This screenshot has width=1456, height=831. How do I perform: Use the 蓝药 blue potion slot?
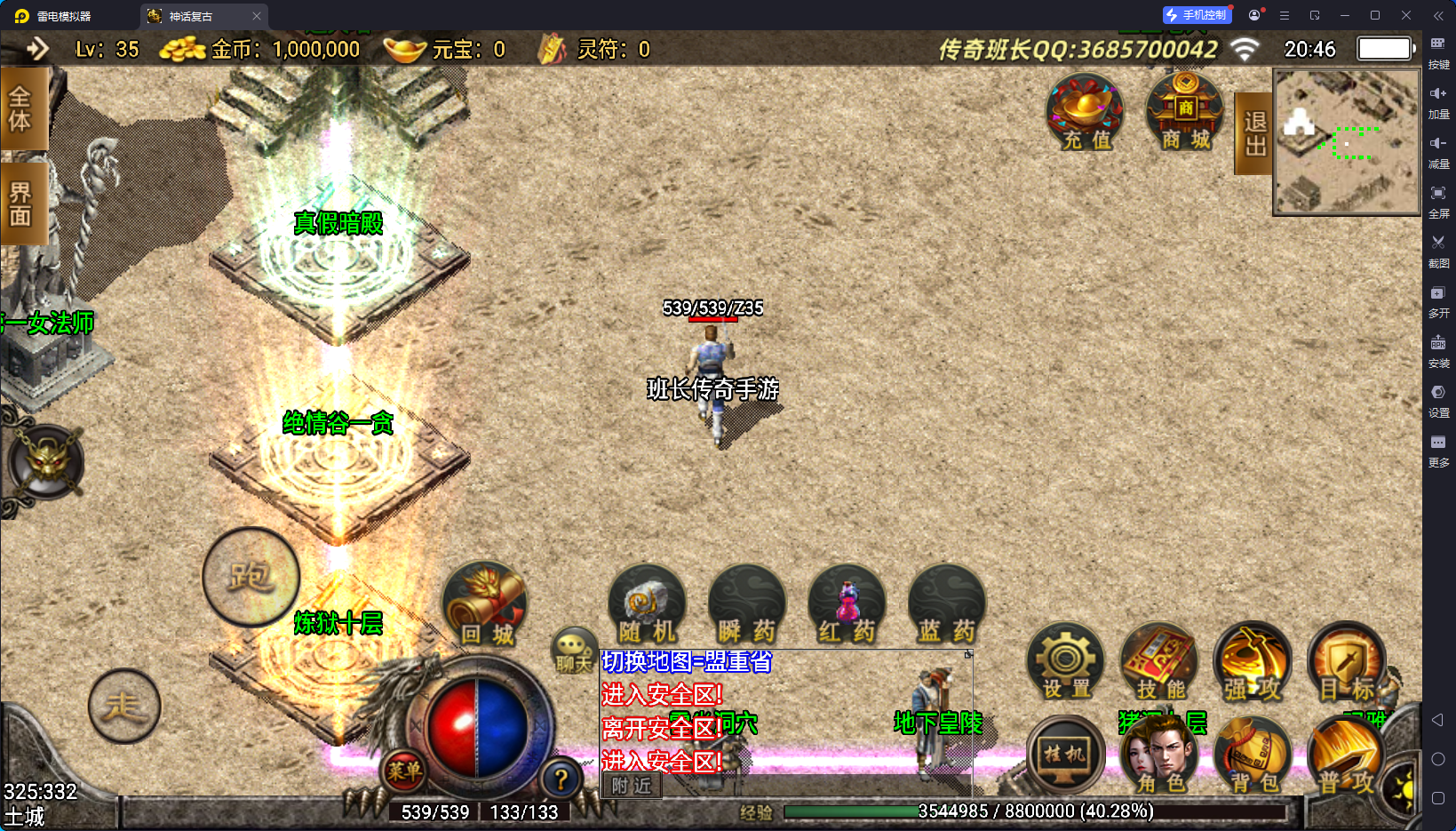coord(947,606)
